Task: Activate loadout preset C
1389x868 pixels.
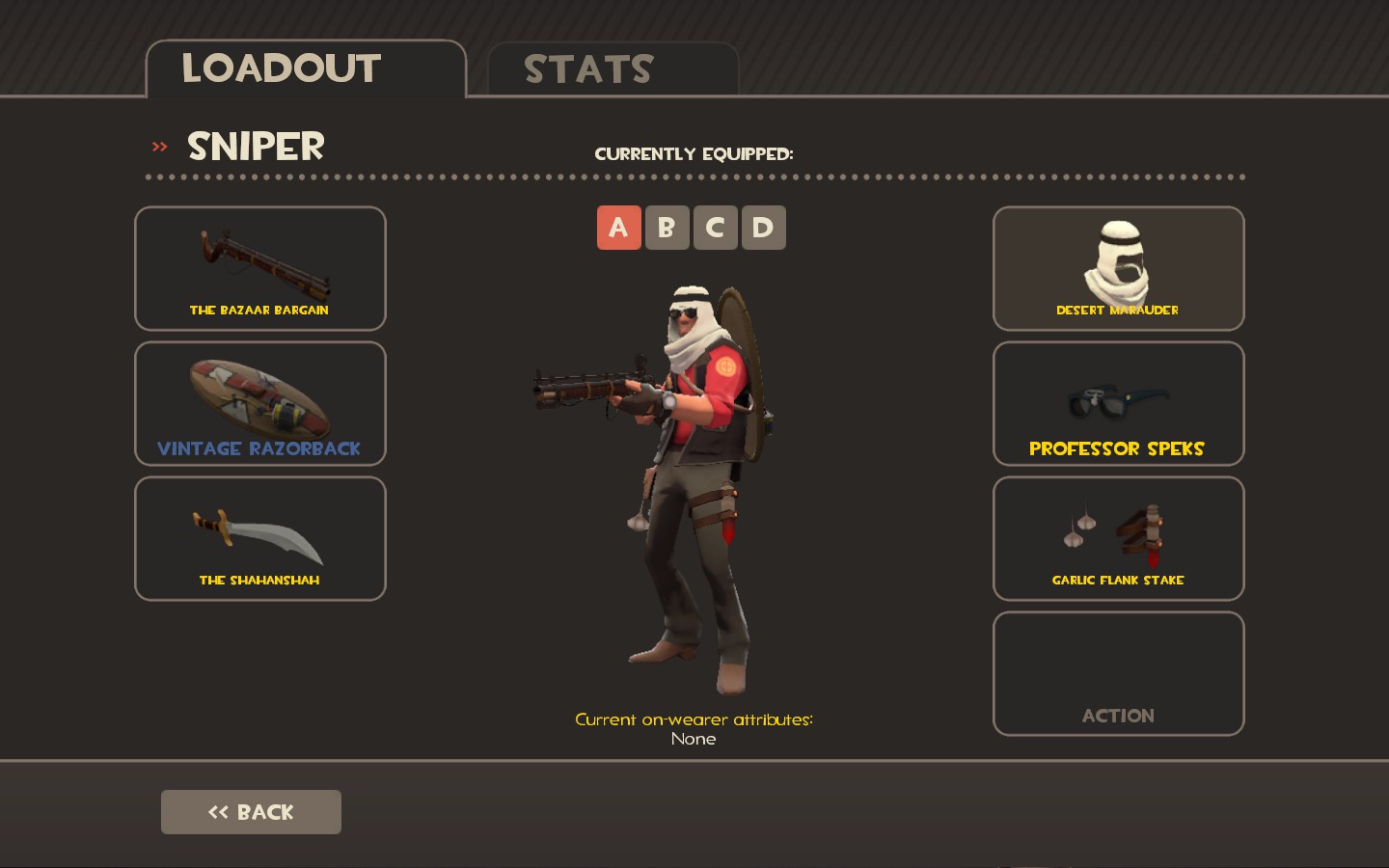Action: tap(715, 228)
